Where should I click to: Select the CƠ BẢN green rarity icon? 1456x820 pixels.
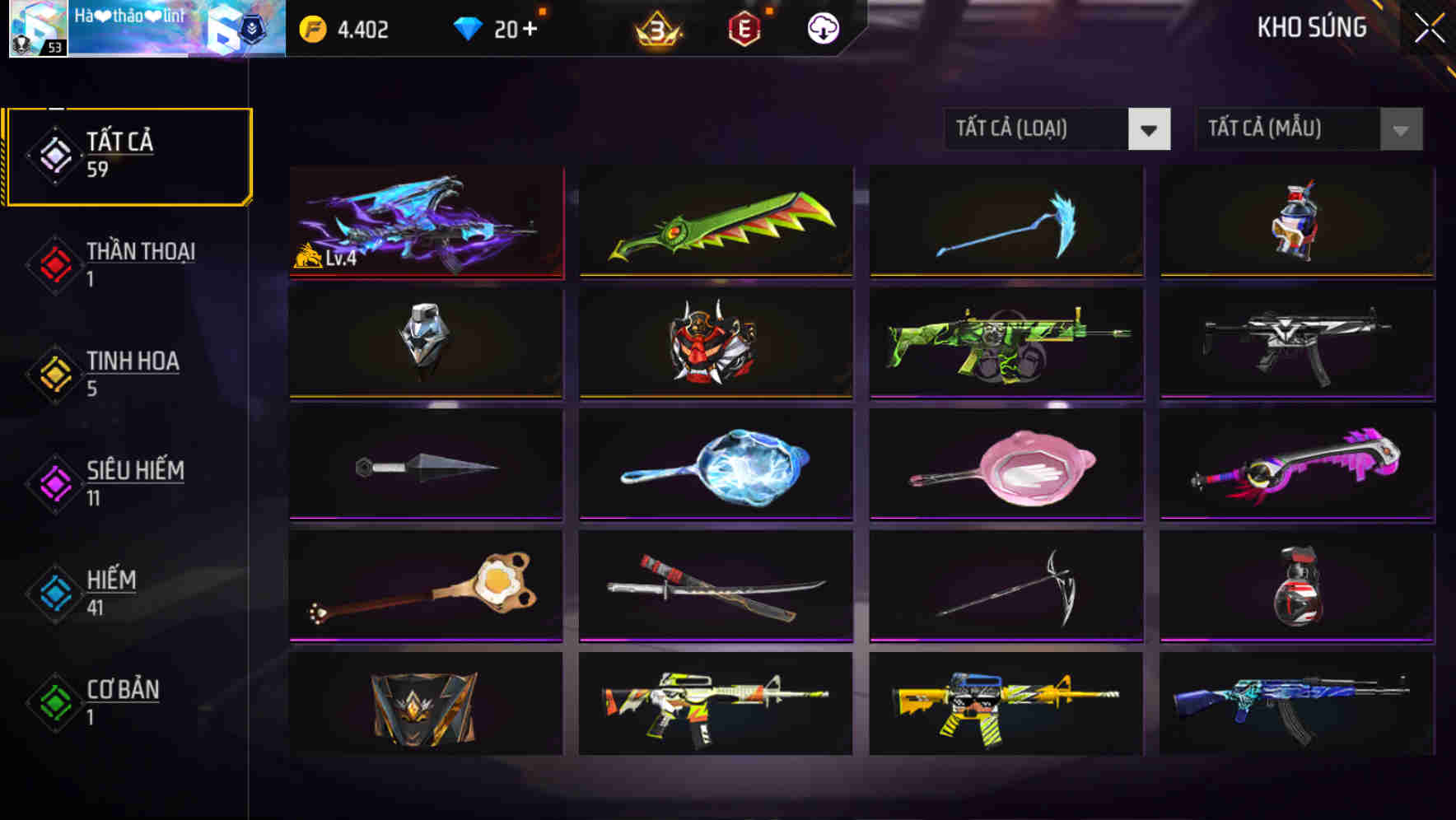[x=54, y=702]
